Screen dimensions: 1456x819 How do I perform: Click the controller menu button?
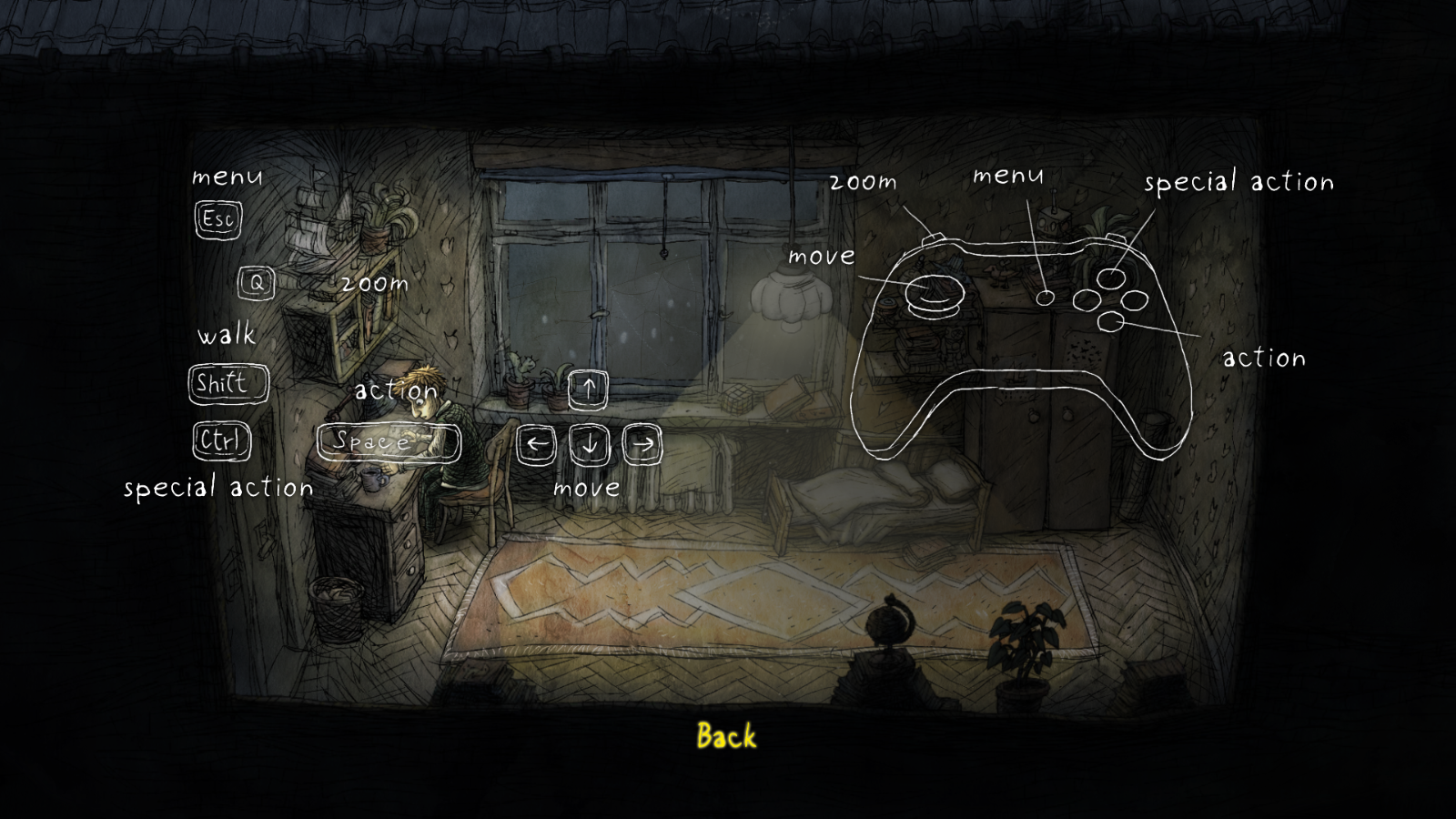(1046, 297)
